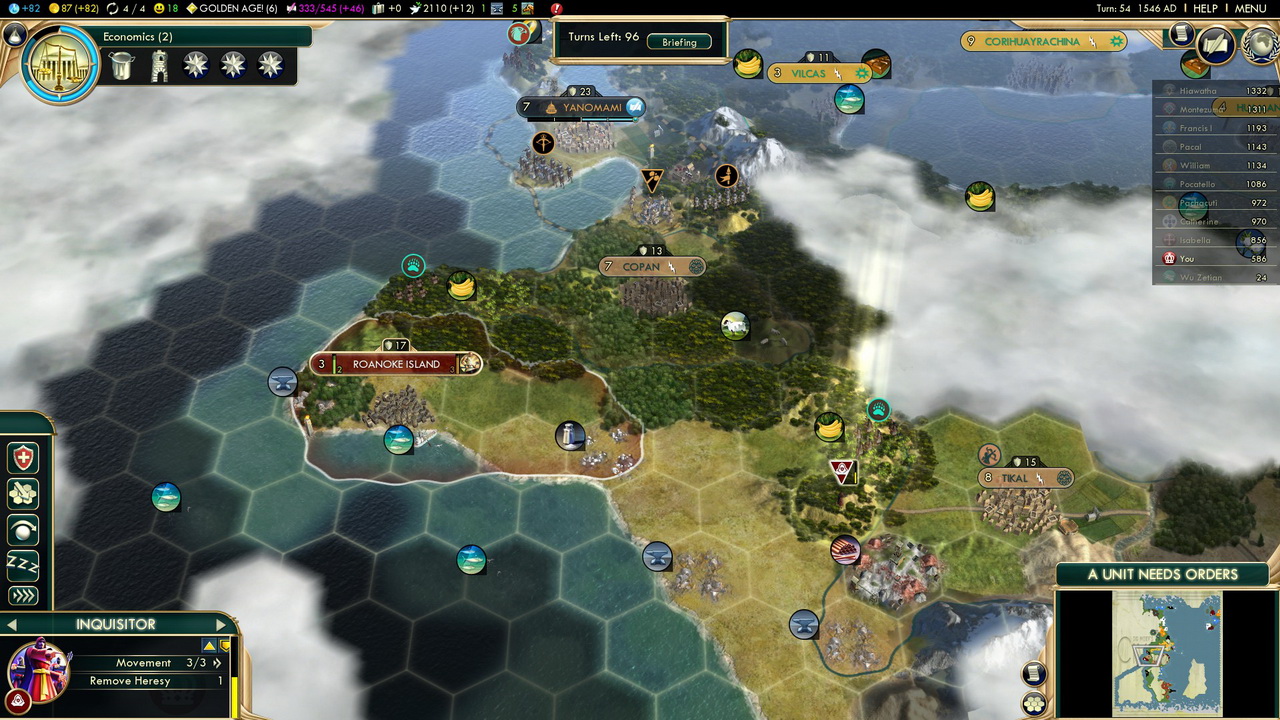Screen dimensions: 1280x720
Task: Select the Corihuayrachina city banner
Action: [x=1032, y=41]
